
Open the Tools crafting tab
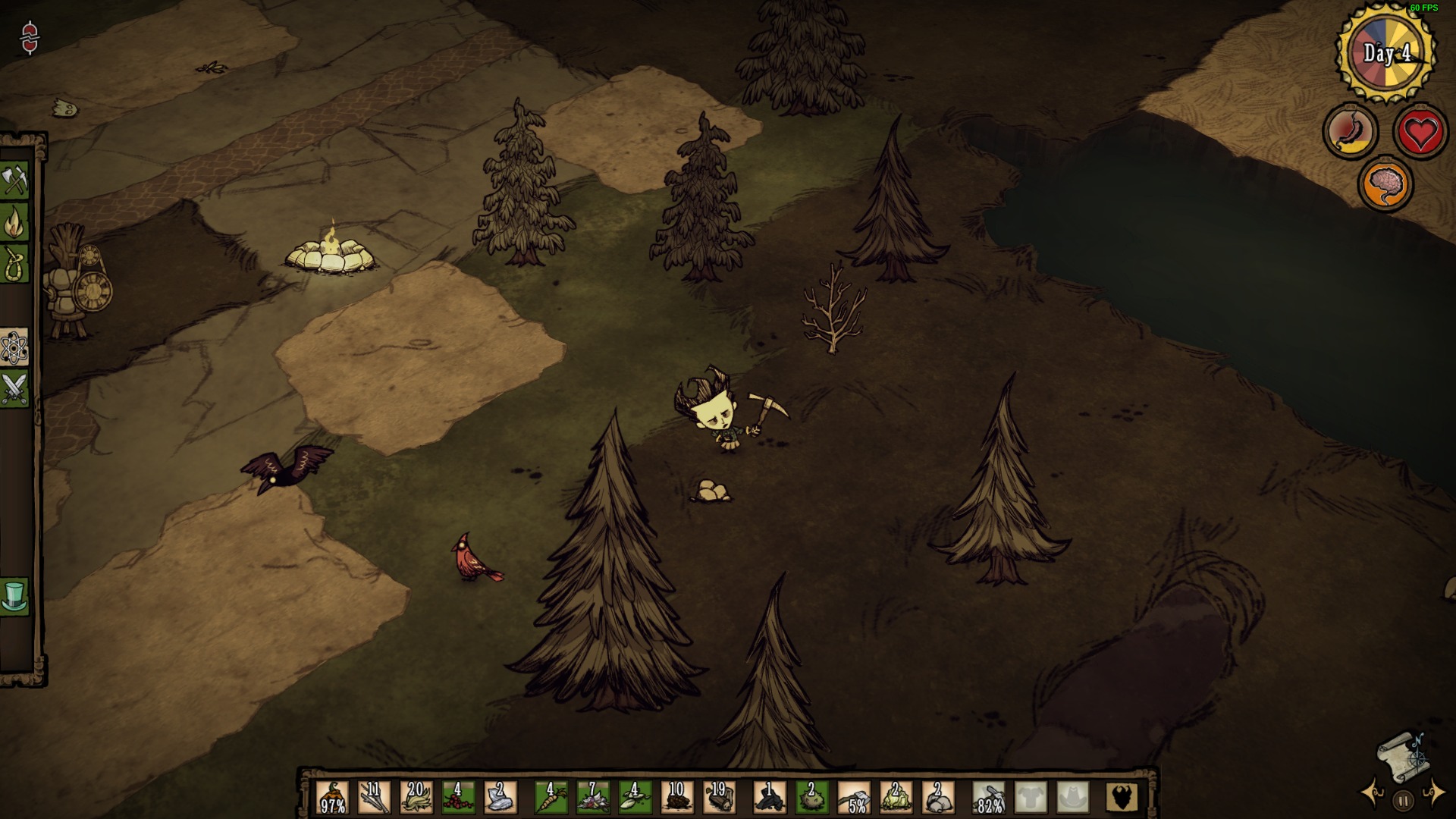(14, 180)
